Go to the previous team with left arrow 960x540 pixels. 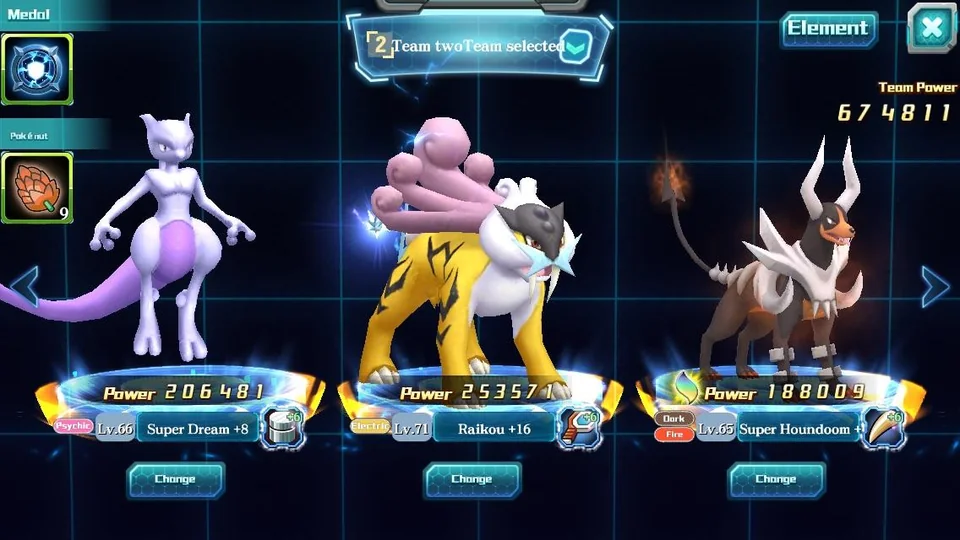click(23, 287)
